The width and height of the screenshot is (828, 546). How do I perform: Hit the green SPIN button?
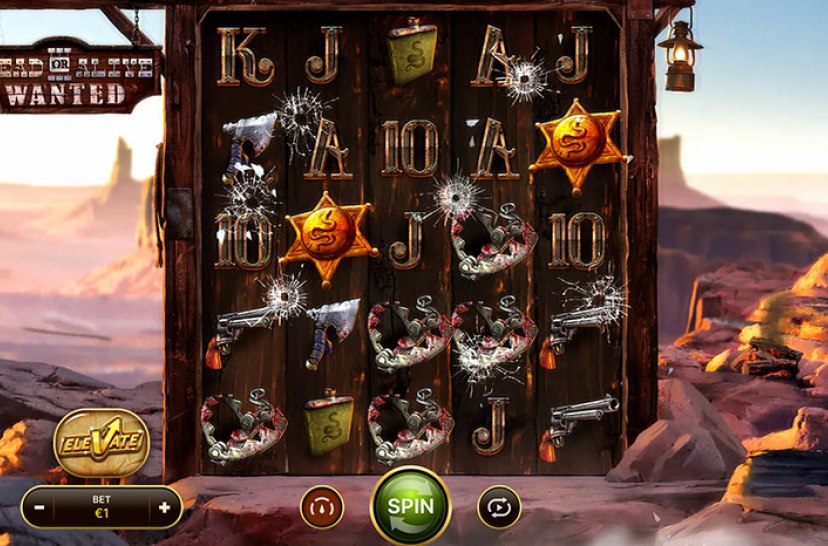[411, 506]
